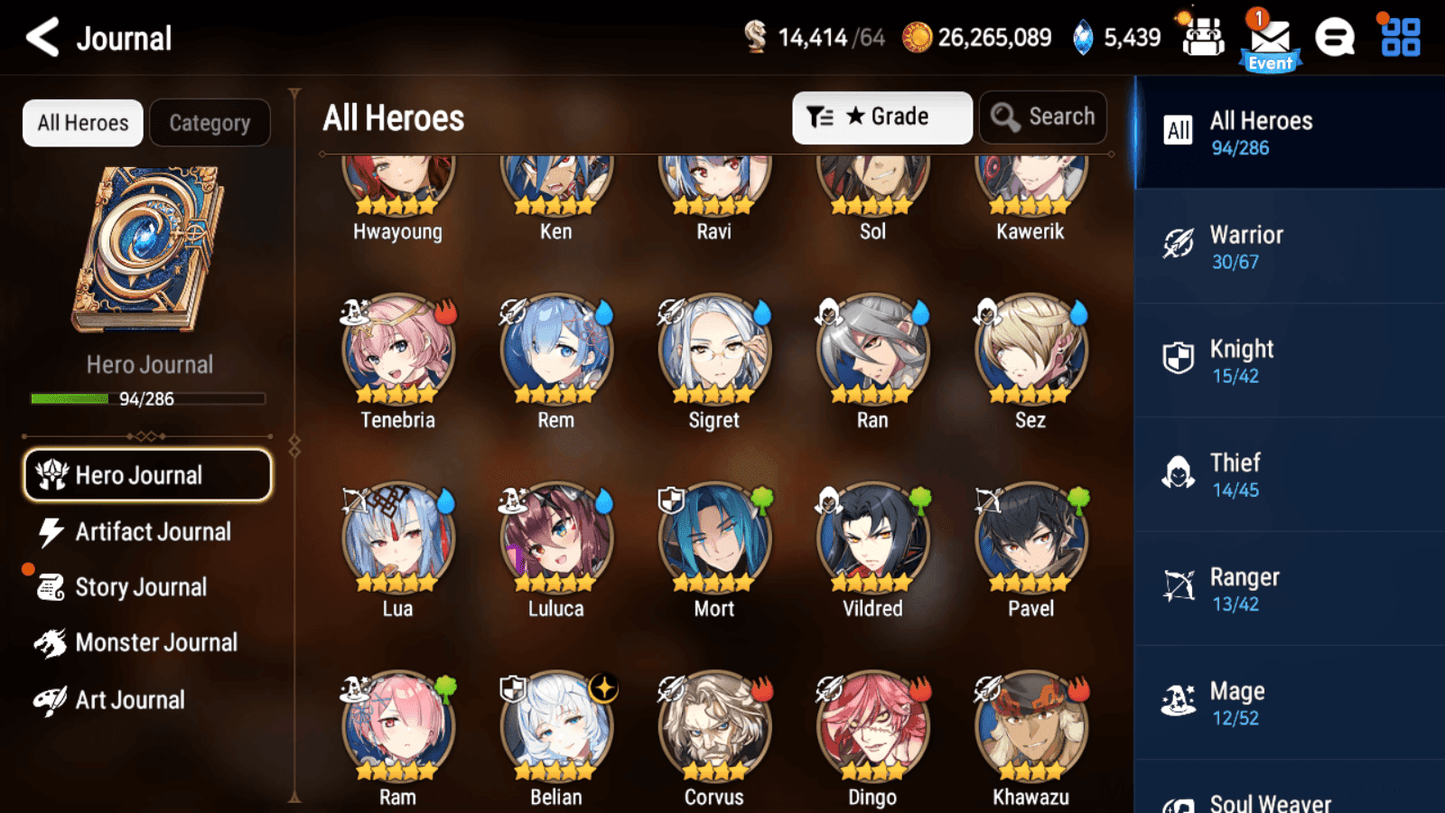Switch to the Category tab
The height and width of the screenshot is (813, 1445).
pyautogui.click(x=209, y=122)
